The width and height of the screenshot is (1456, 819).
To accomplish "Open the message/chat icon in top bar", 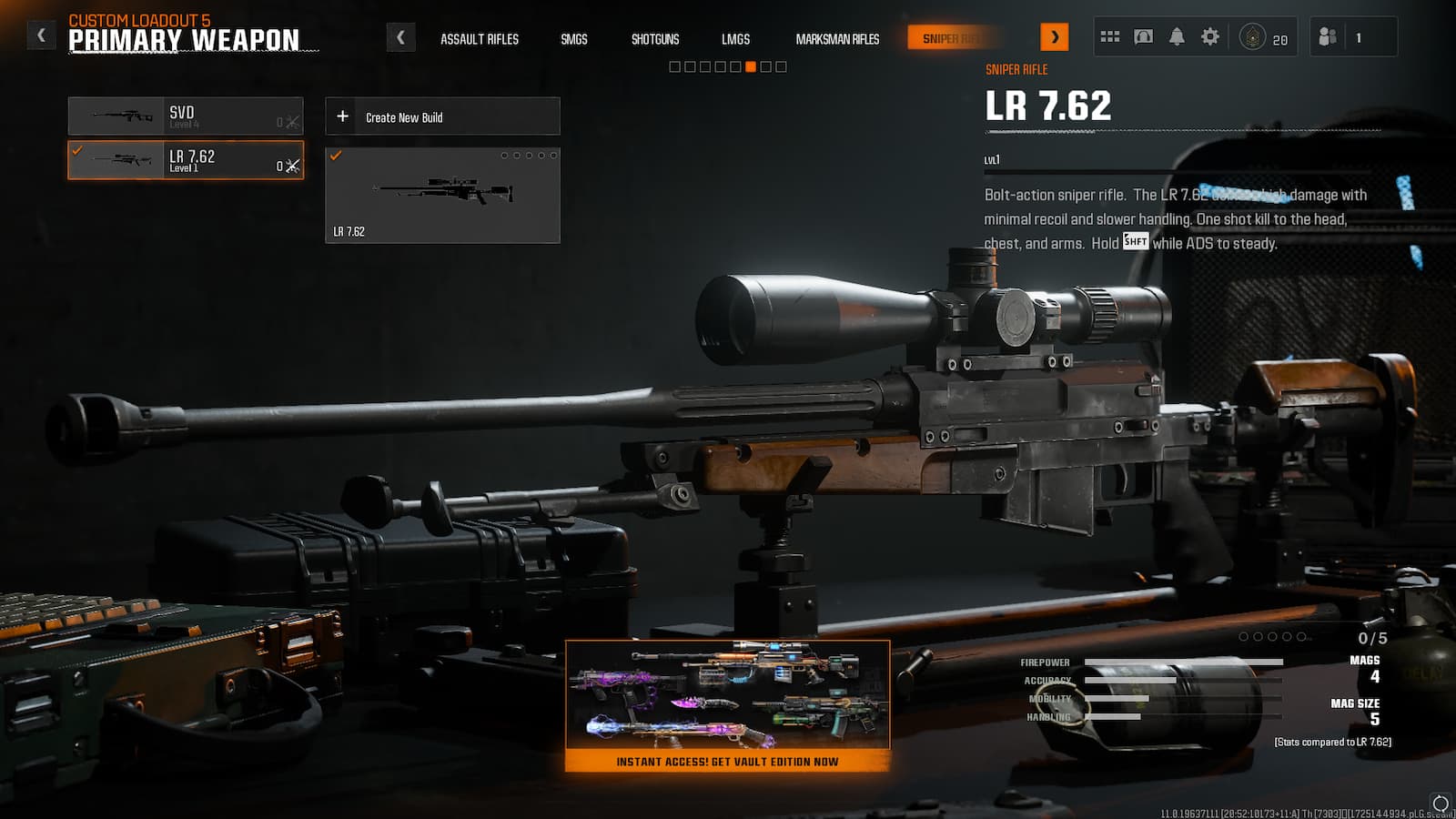I will 1144,35.
